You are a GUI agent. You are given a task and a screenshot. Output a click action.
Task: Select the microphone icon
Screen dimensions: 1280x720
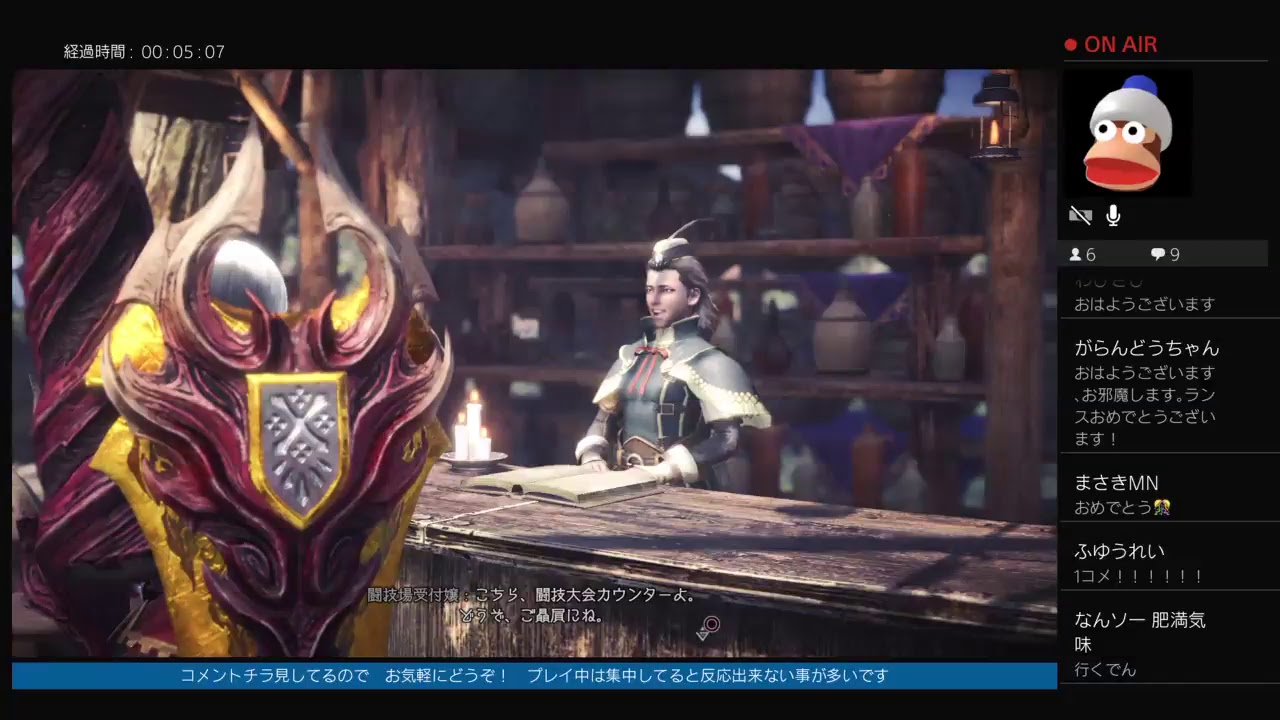(1113, 215)
